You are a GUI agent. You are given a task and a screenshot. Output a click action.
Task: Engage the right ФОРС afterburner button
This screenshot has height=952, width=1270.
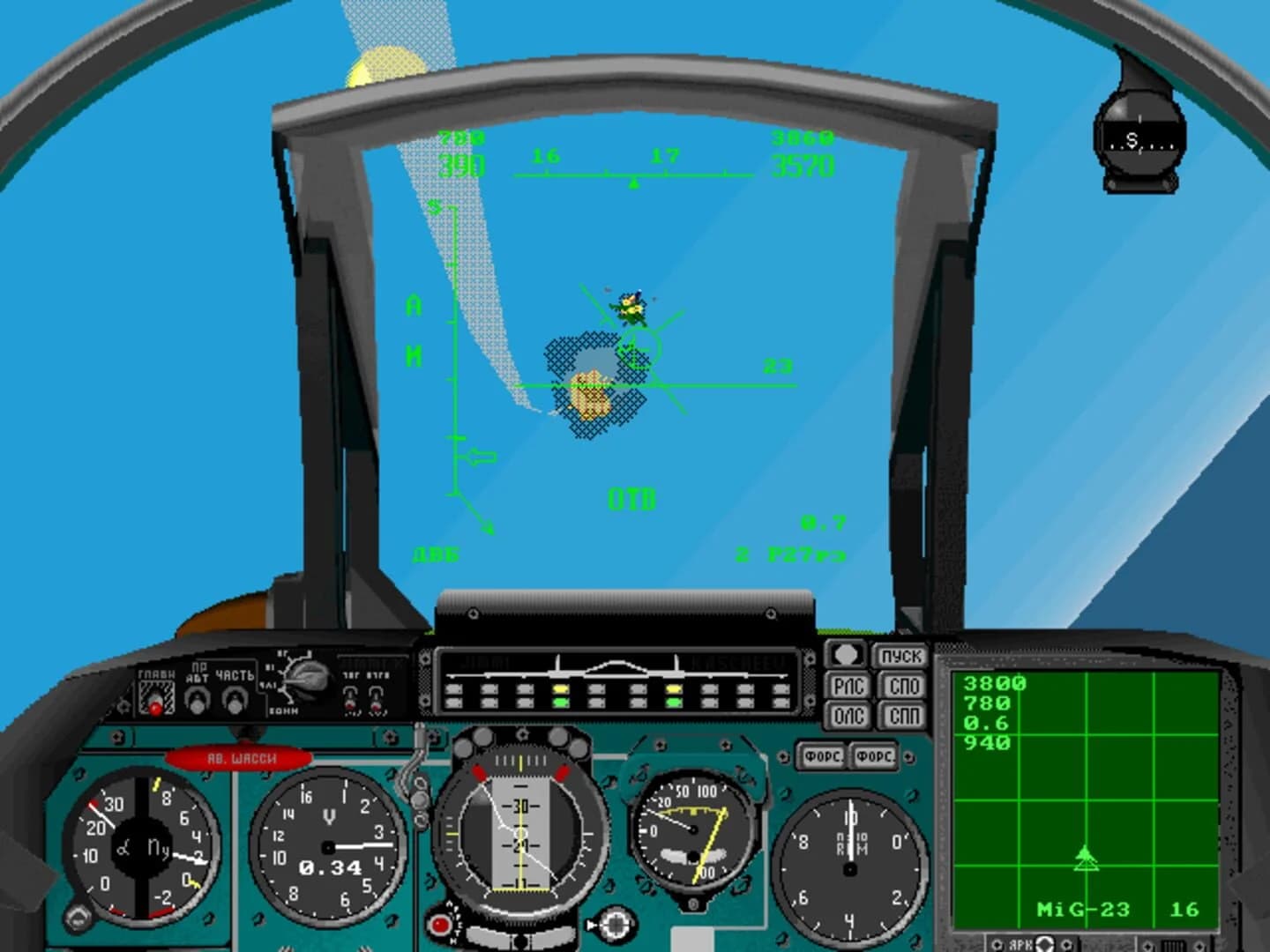click(x=873, y=756)
